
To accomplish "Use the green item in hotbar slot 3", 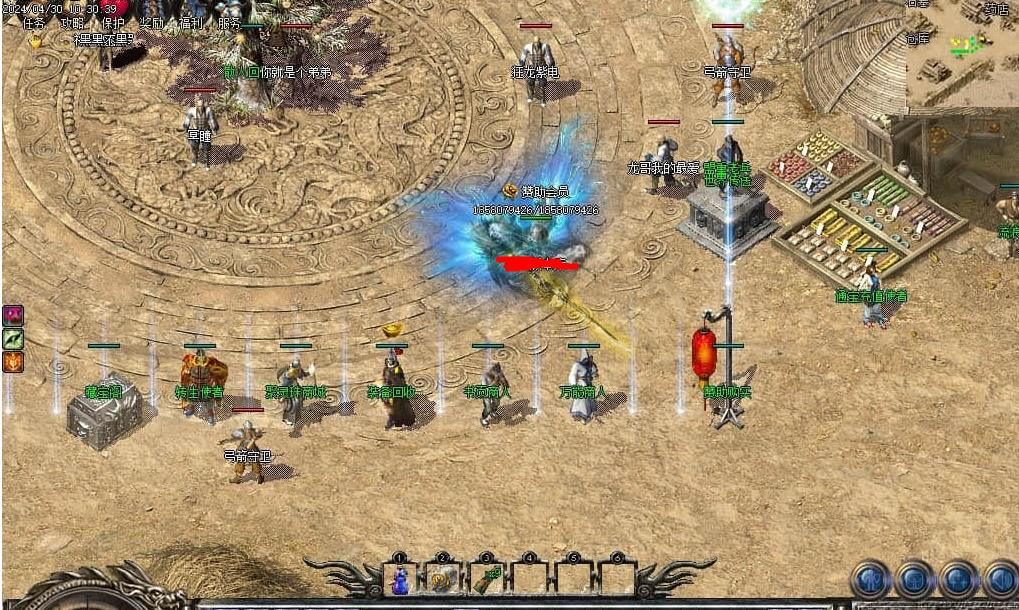I will click(x=487, y=580).
